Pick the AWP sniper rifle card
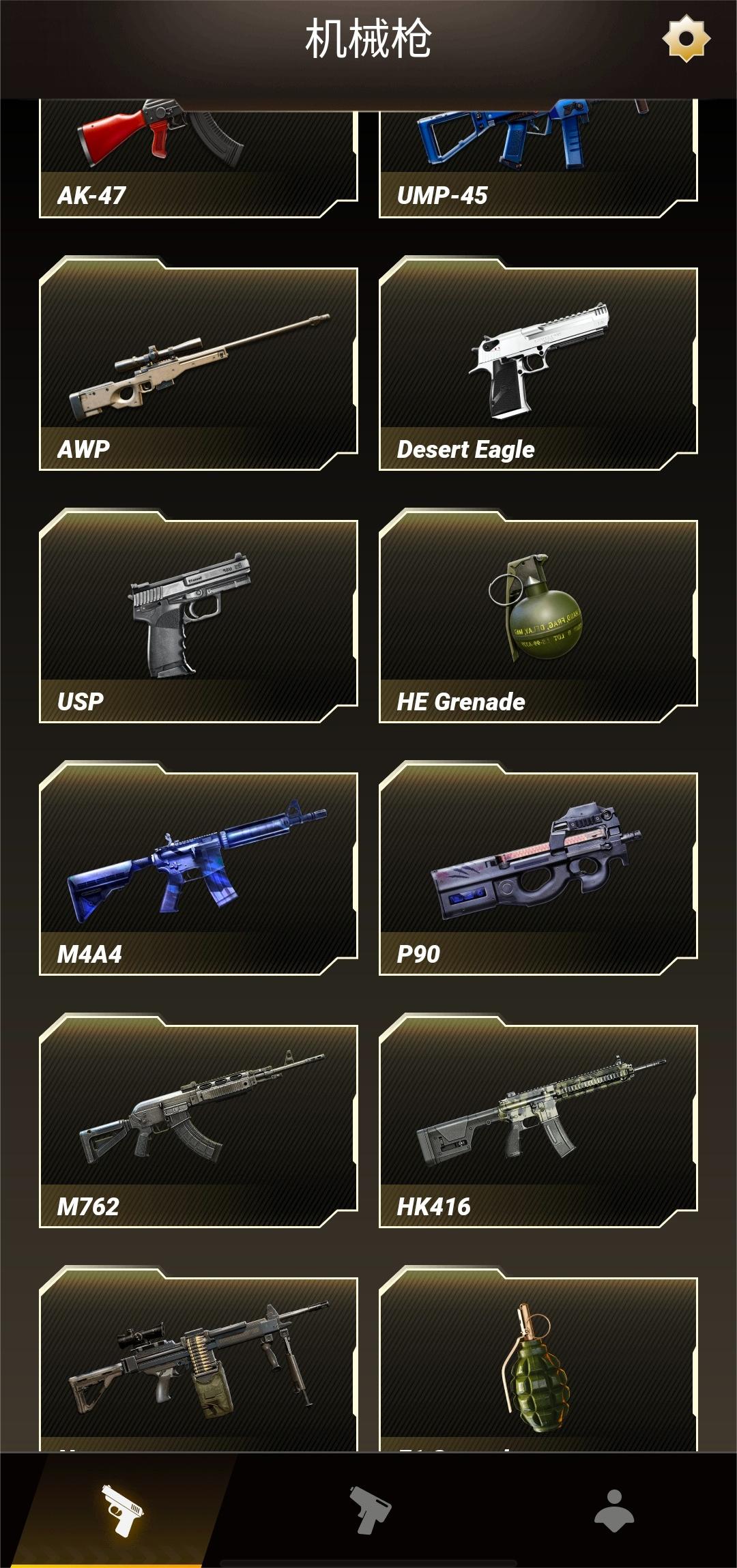Viewport: 737px width, 1568px height. point(198,368)
